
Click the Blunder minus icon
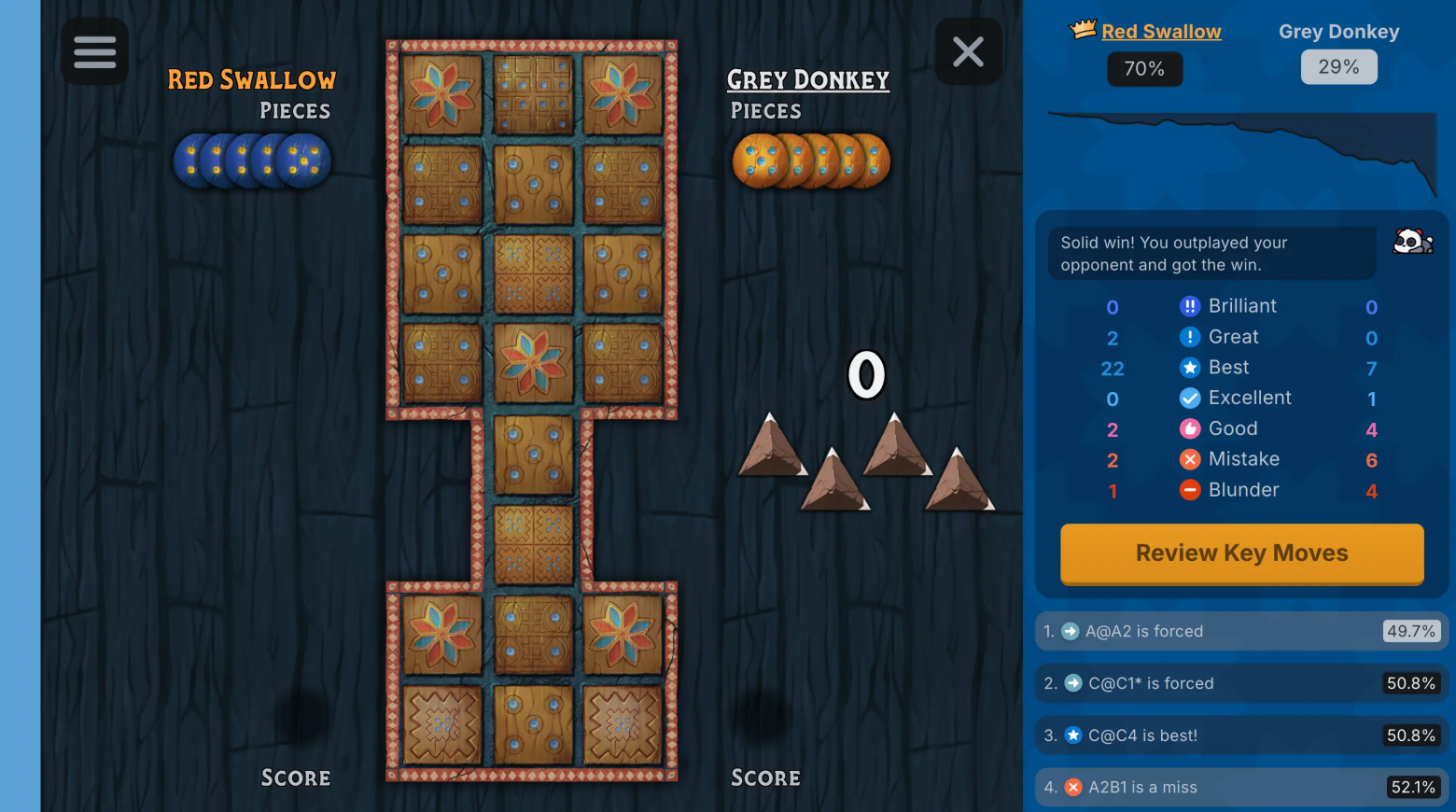(1189, 490)
